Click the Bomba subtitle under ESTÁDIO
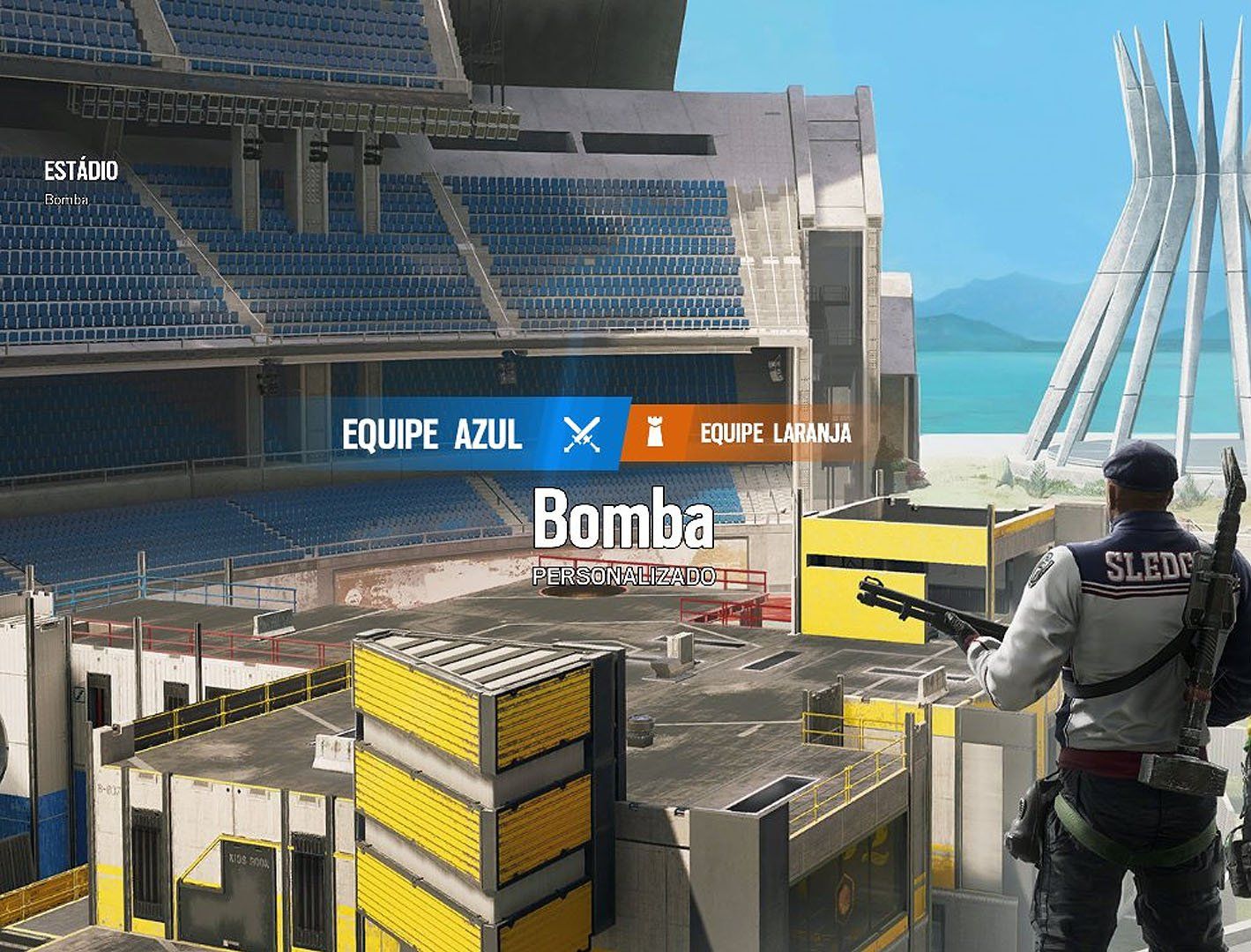 pos(65,201)
